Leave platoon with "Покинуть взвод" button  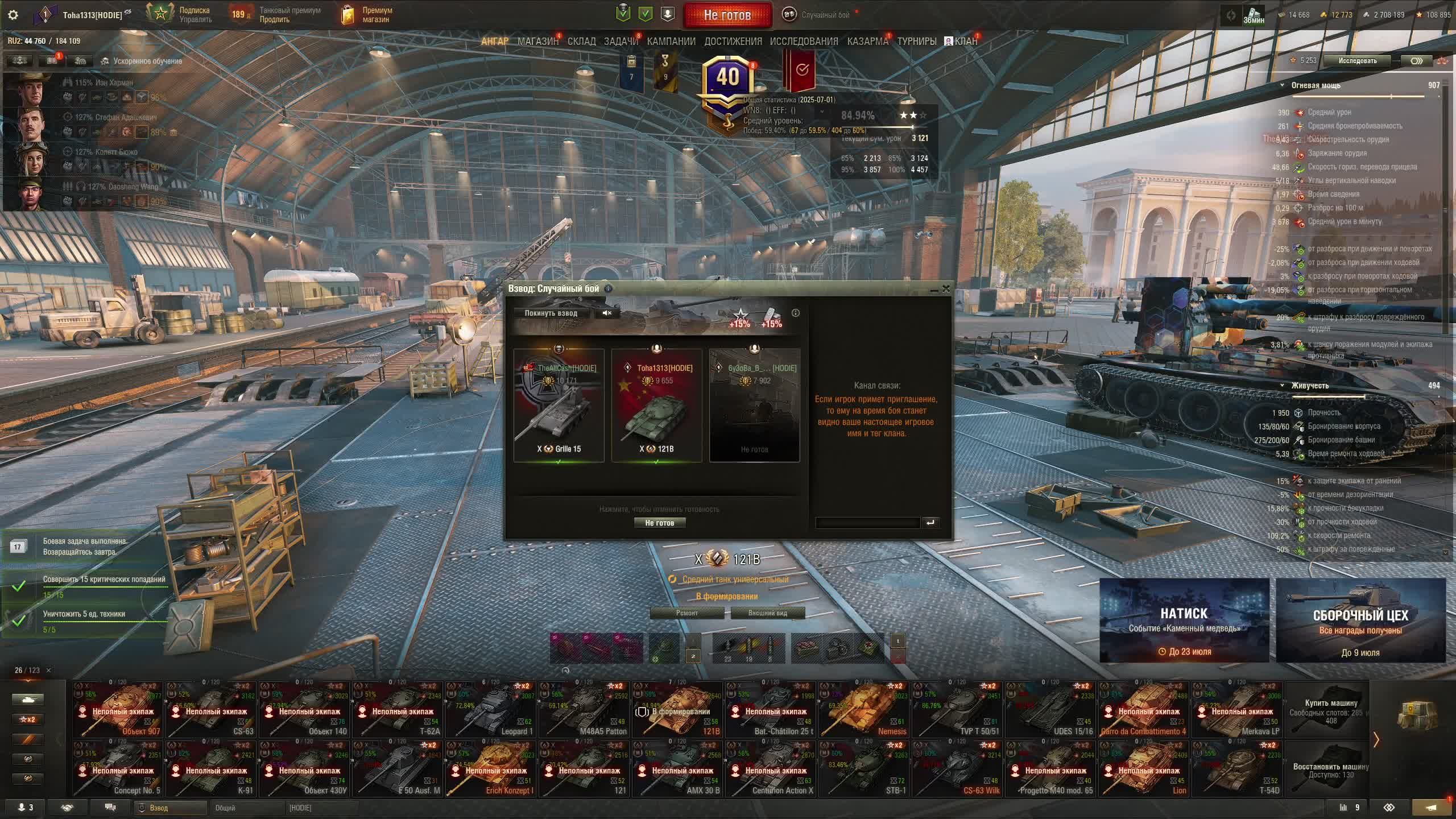[551, 313]
